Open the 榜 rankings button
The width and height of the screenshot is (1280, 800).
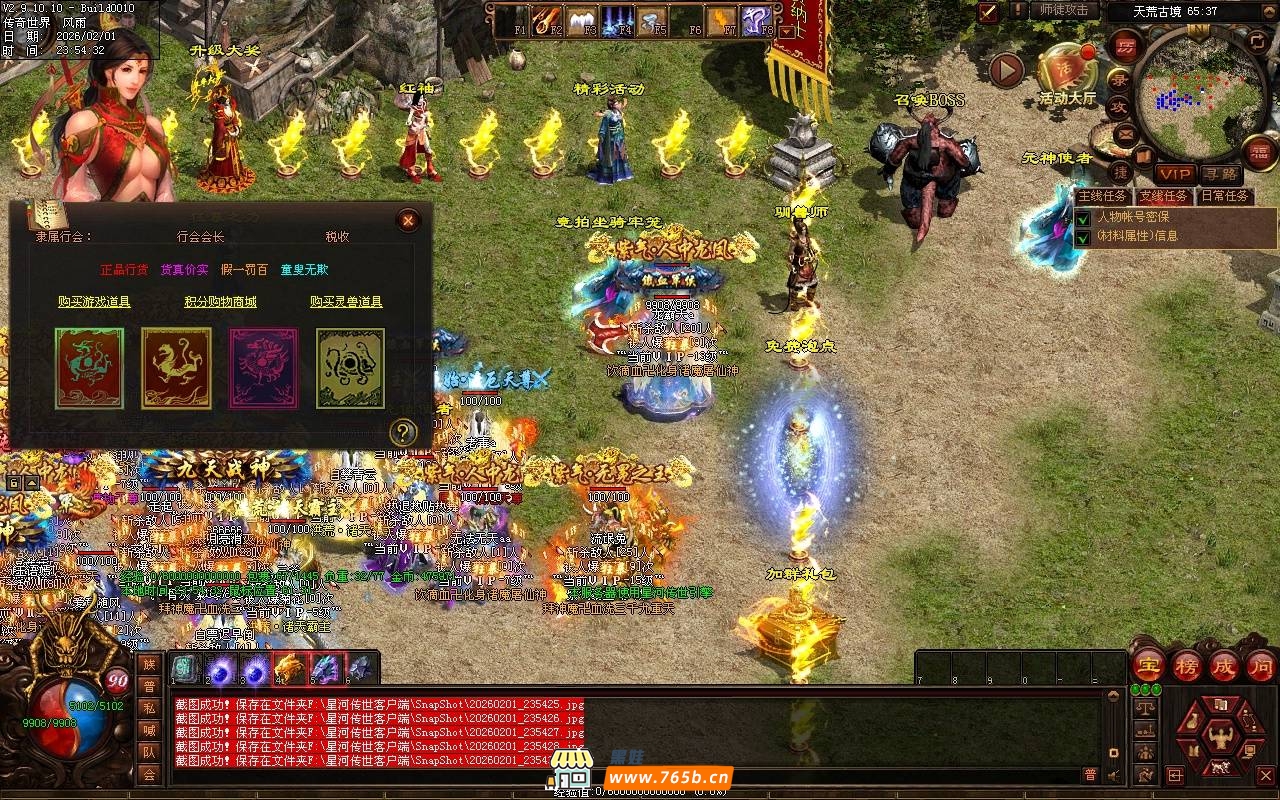click(1187, 665)
